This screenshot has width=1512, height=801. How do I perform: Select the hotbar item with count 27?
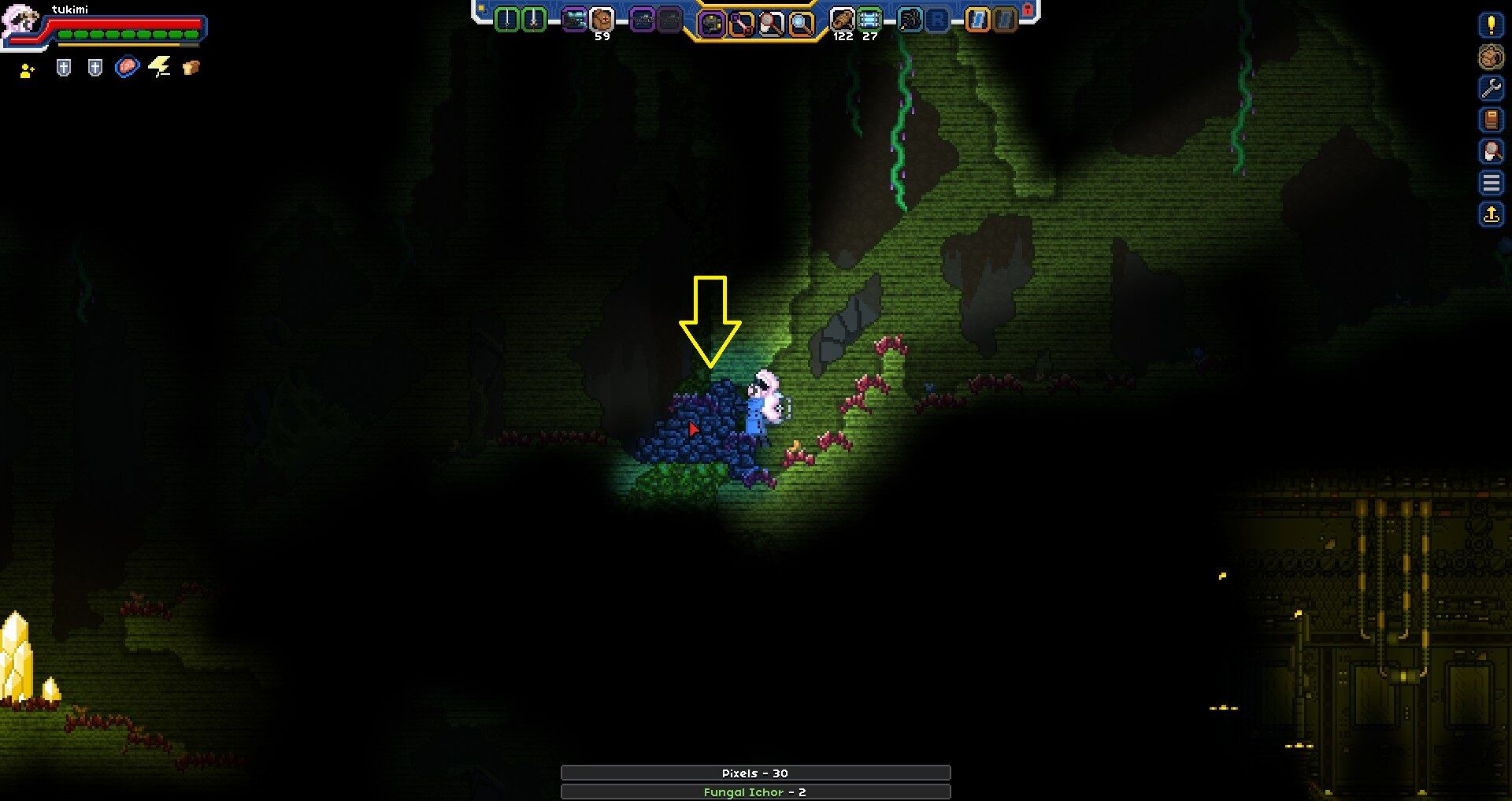coord(869,19)
